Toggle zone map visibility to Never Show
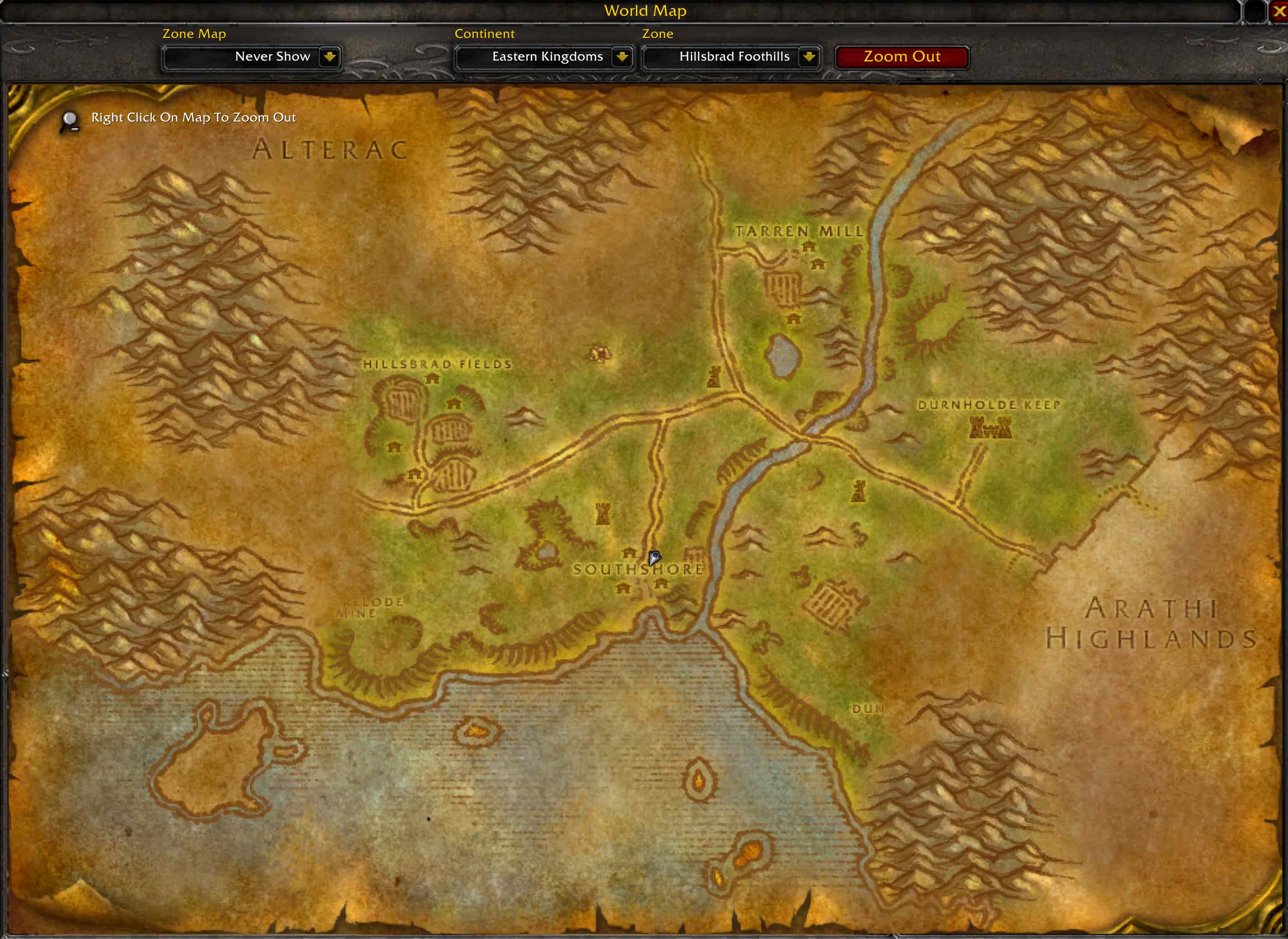The height and width of the screenshot is (939, 1288). [273, 56]
